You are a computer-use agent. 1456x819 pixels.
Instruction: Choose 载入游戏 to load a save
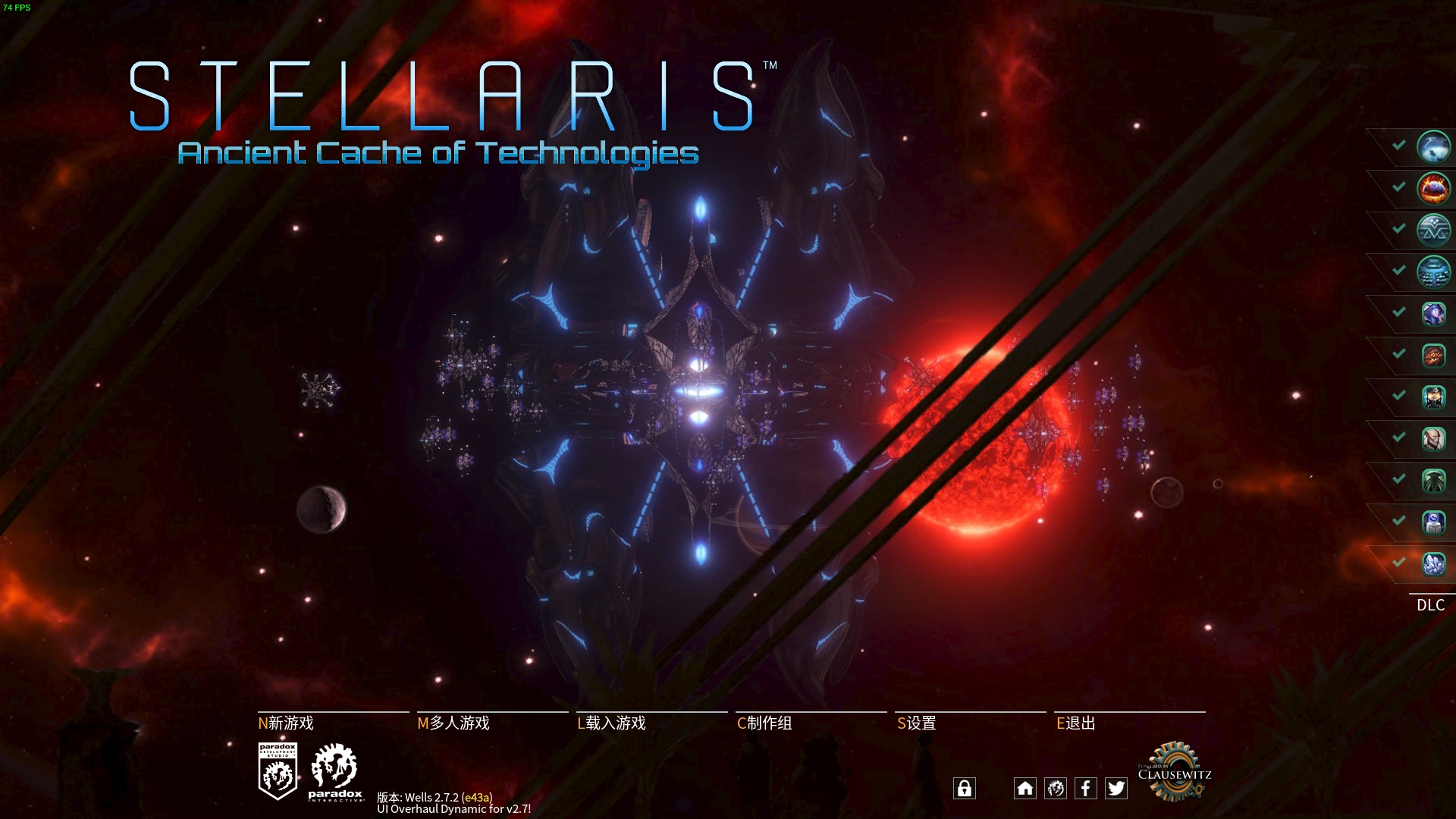click(612, 723)
